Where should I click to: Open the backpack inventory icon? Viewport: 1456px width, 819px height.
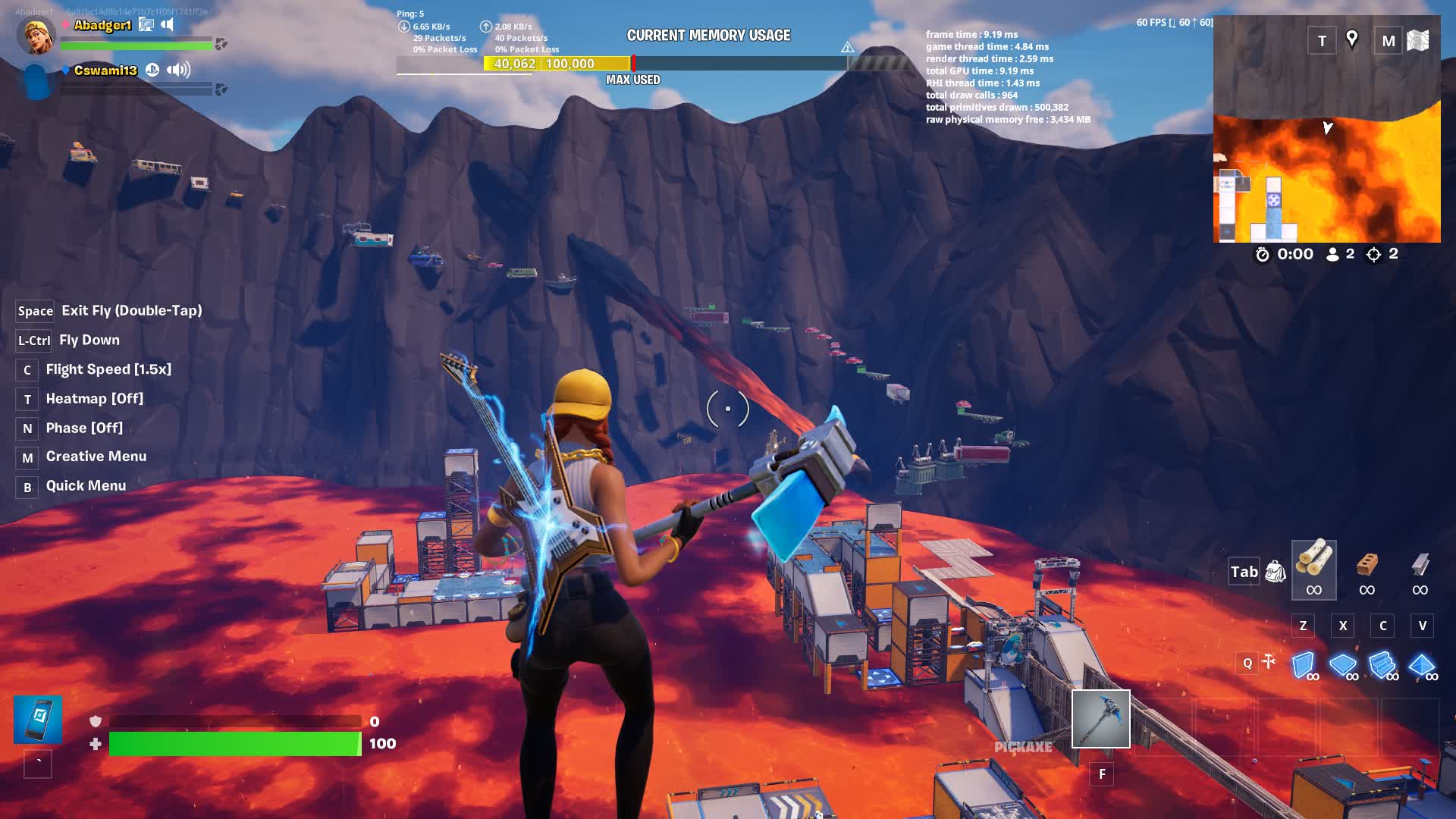pos(1275,572)
